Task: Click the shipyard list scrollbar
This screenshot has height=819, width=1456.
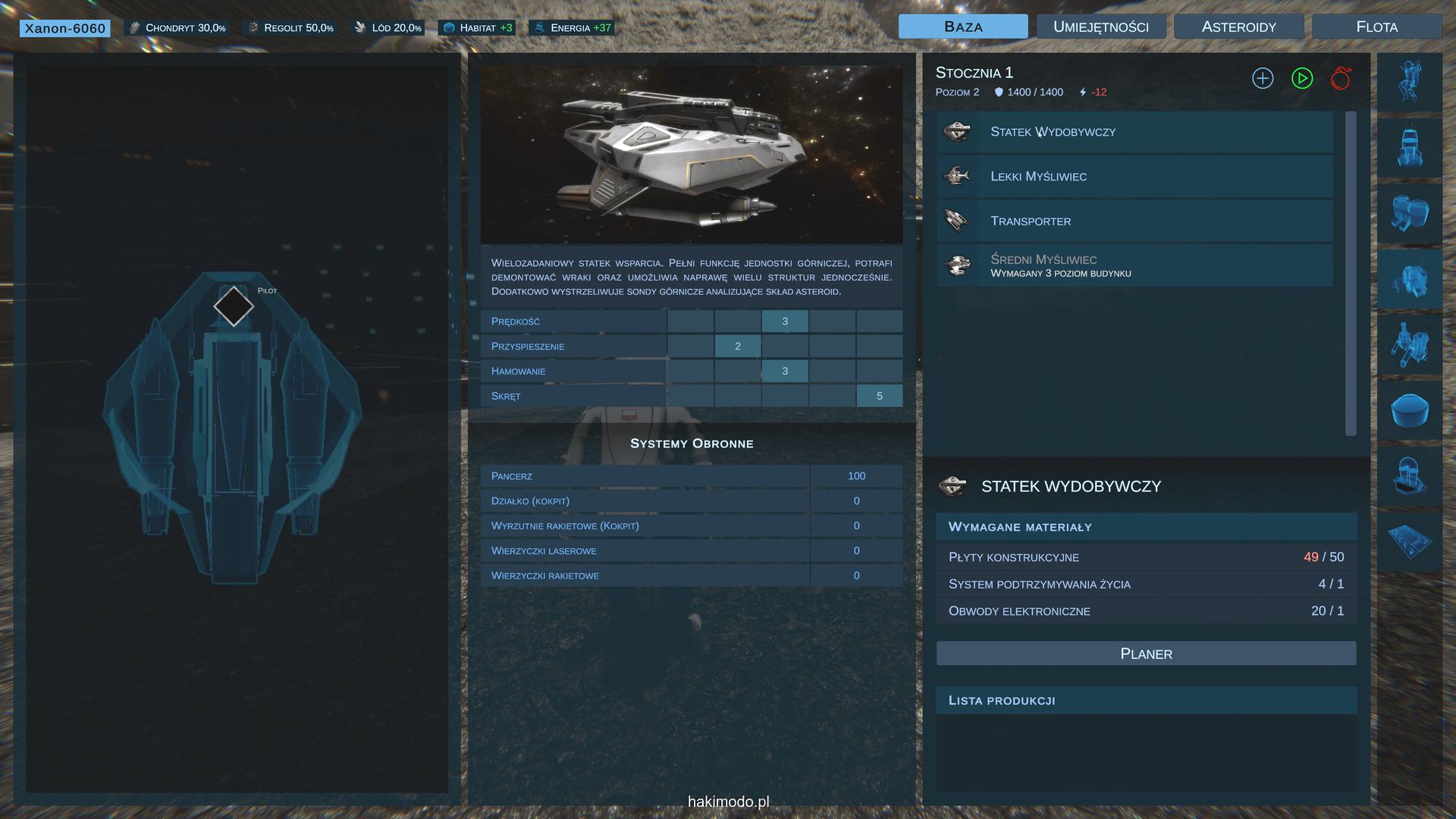Action: [x=1350, y=273]
